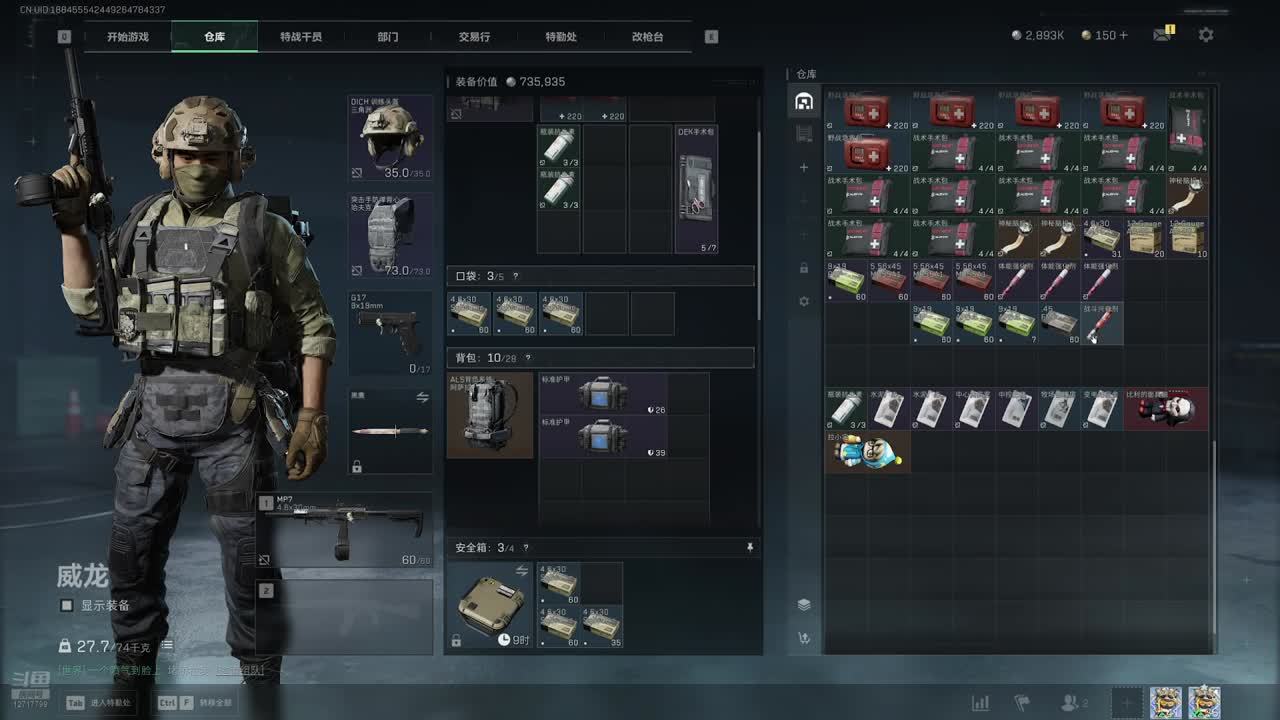Go to the 交易行 tab
1280x720 pixels.
(x=474, y=37)
